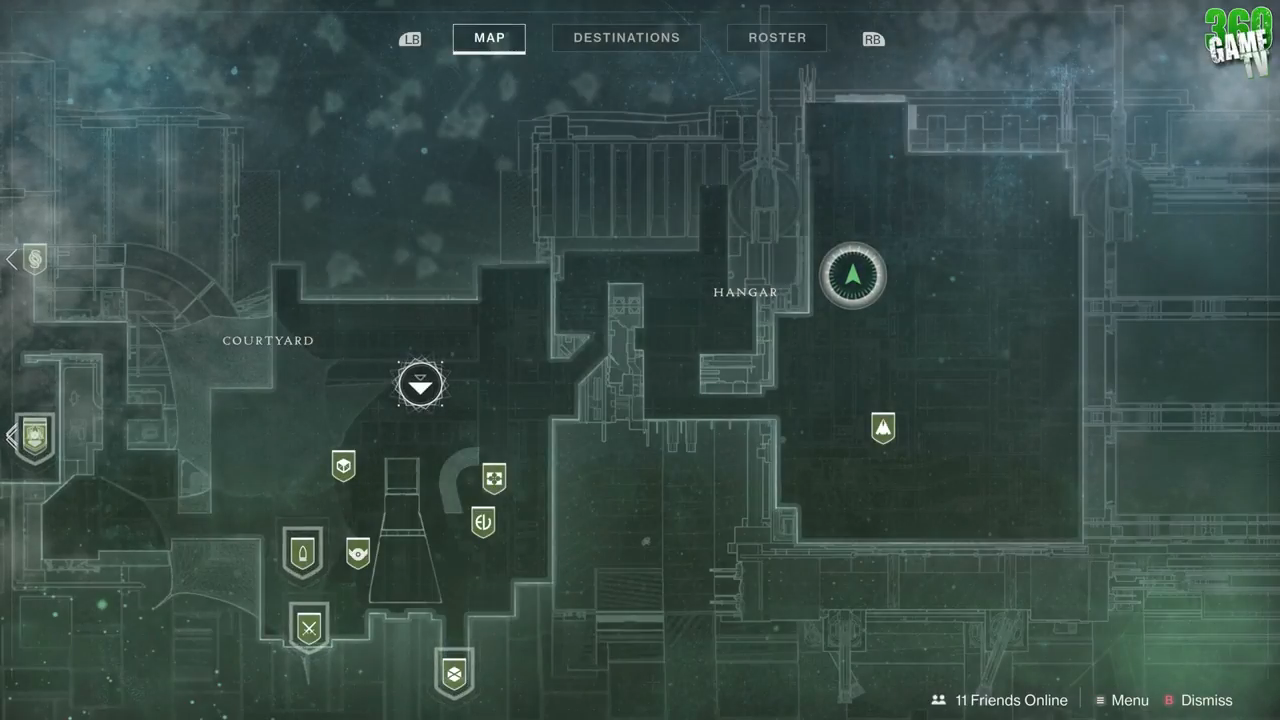Screen dimensions: 1280x720
Task: Select the Map tab
Action: [489, 38]
